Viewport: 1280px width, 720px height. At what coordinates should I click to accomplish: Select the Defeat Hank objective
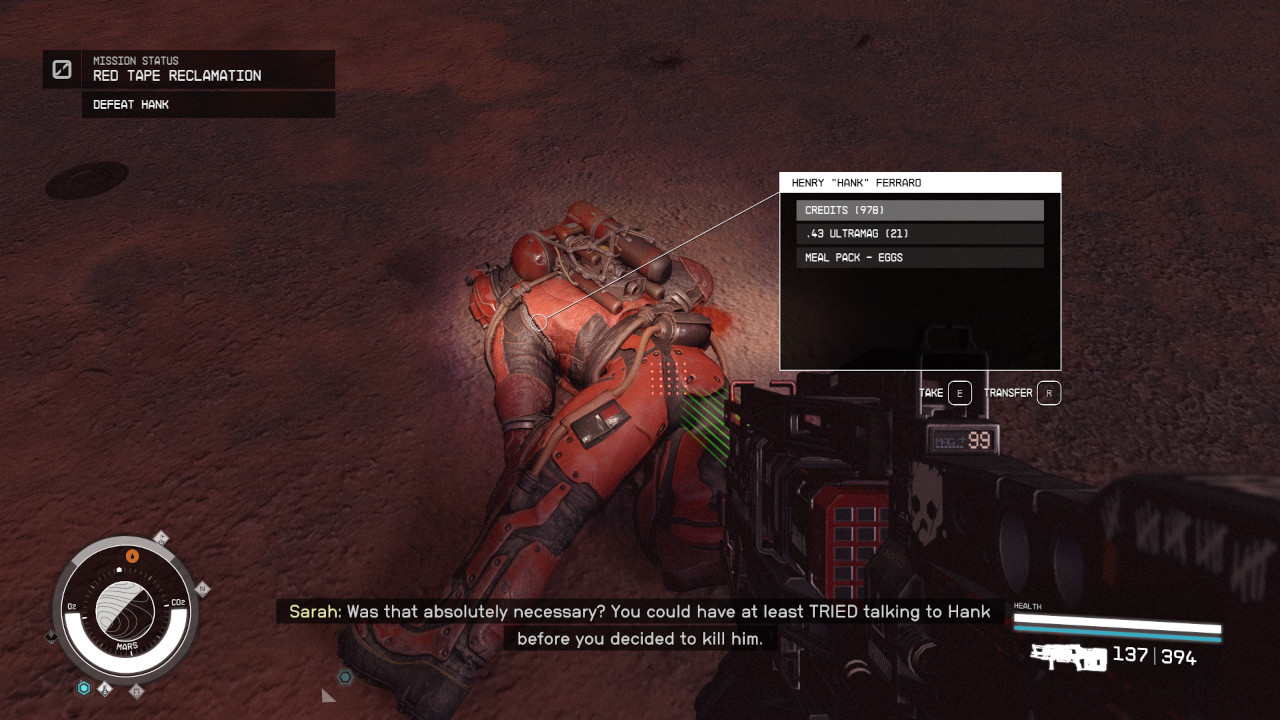click(x=207, y=105)
